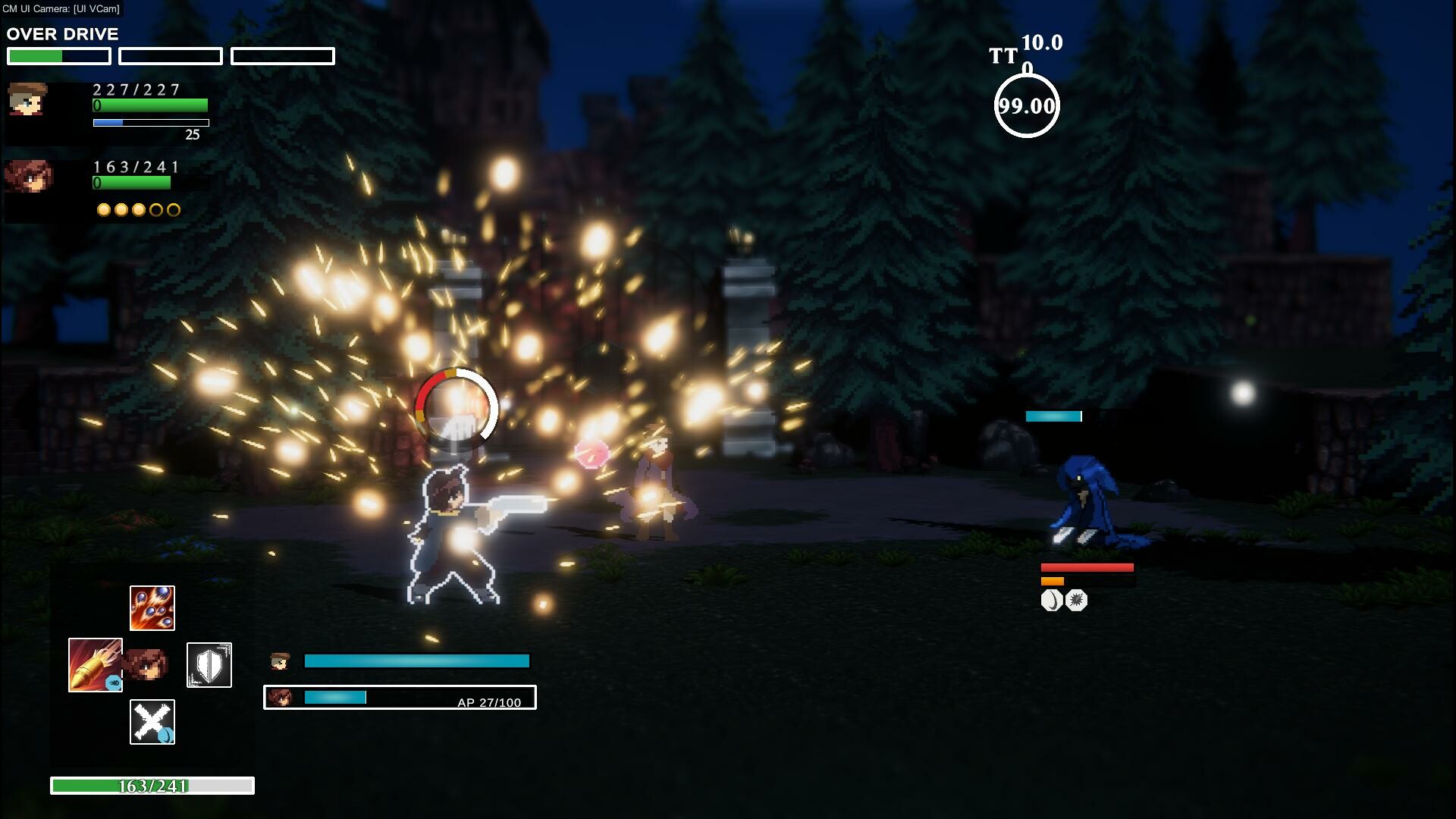Click the 163/241 health readout at bottom
This screenshot has width=1456, height=819.
(152, 786)
